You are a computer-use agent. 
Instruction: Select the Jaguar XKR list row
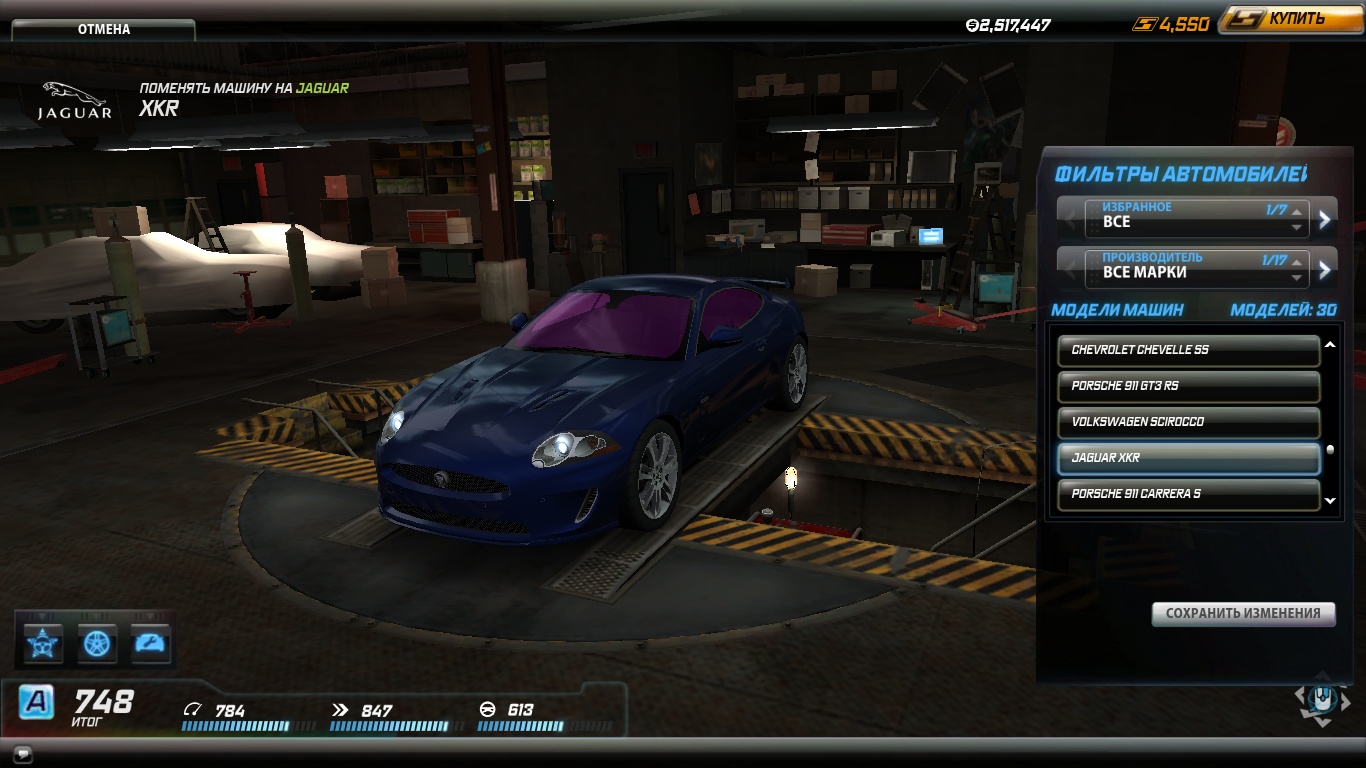tap(1188, 458)
